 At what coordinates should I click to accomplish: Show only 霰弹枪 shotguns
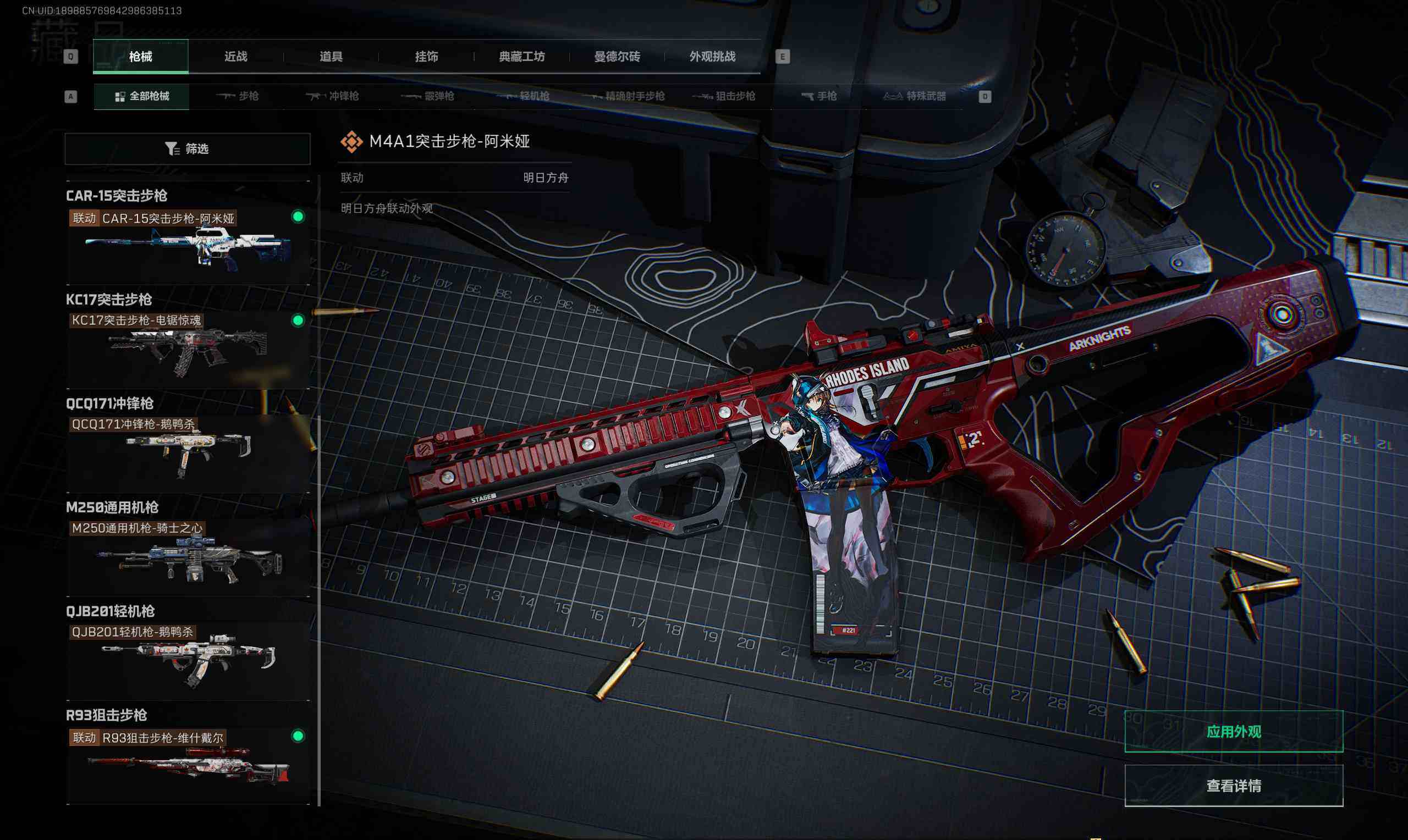428,96
